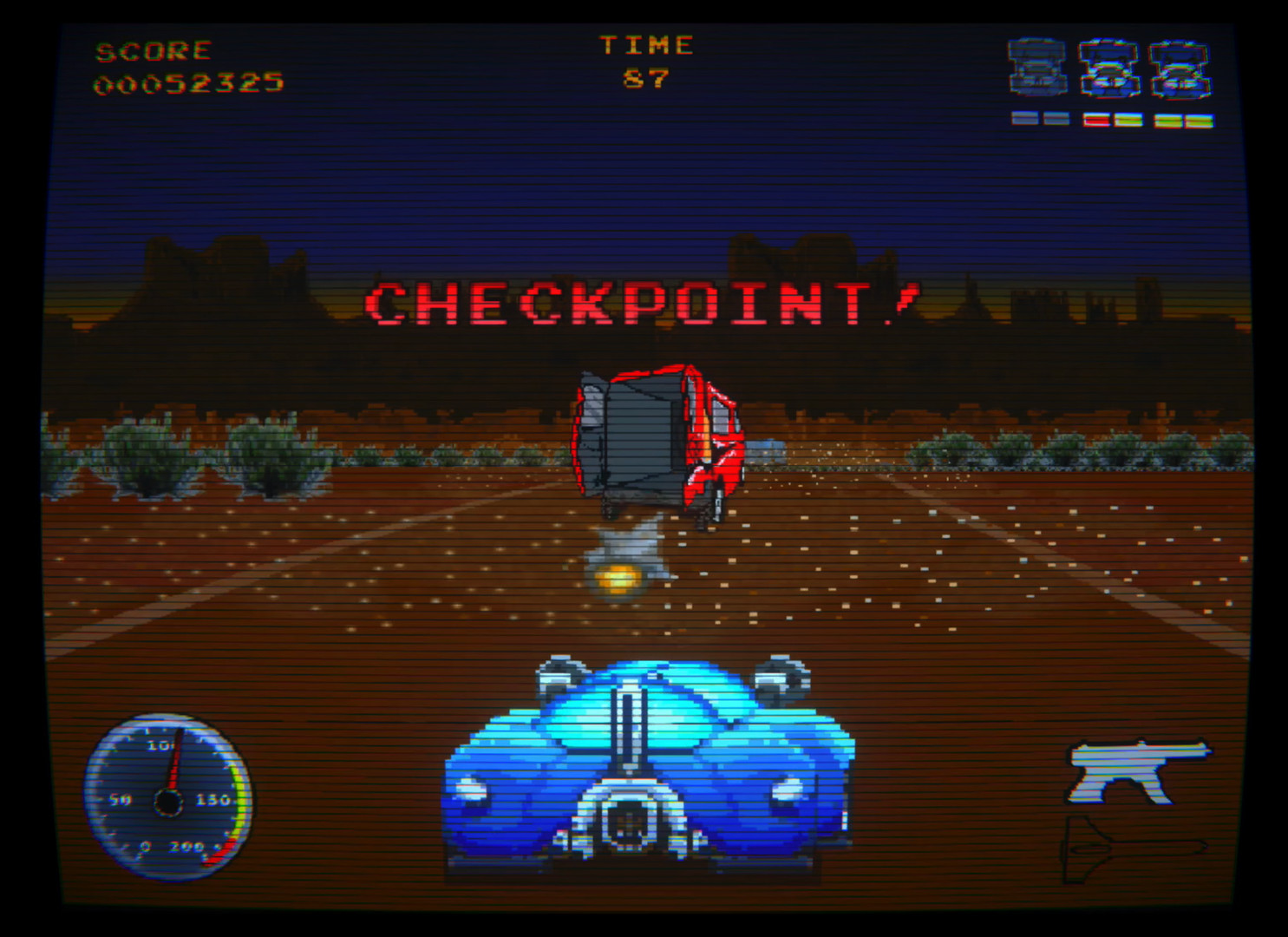This screenshot has width=1288, height=937.
Task: Select the TIME label in the HUD
Action: point(648,44)
